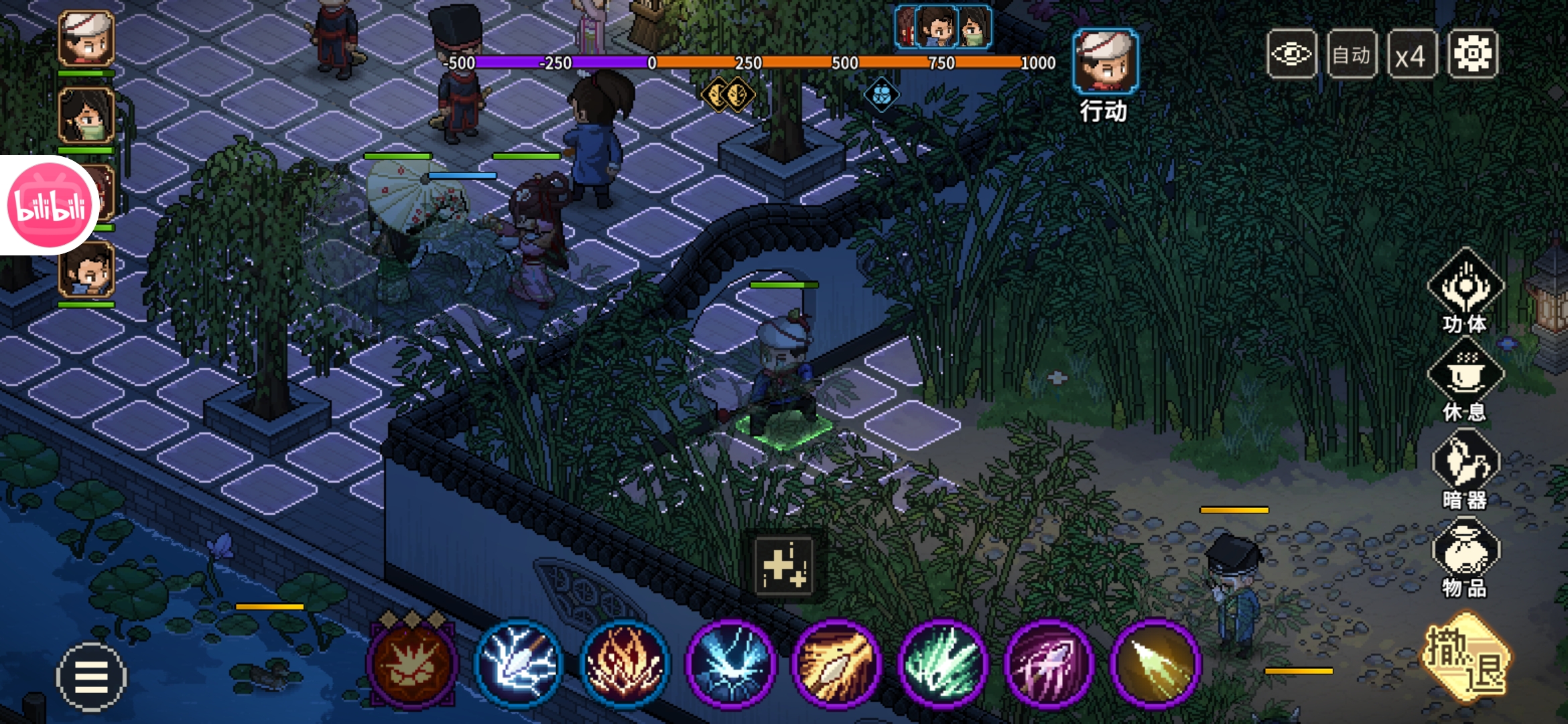Image resolution: width=1568 pixels, height=724 pixels.
Task: Use the yellow arrow shot skill
Action: 1155,664
